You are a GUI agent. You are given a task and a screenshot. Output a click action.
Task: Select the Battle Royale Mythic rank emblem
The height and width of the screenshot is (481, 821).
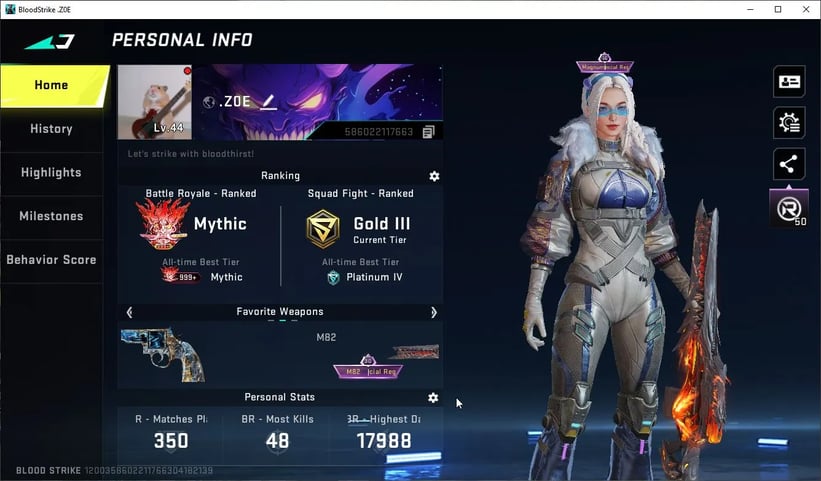pos(163,224)
